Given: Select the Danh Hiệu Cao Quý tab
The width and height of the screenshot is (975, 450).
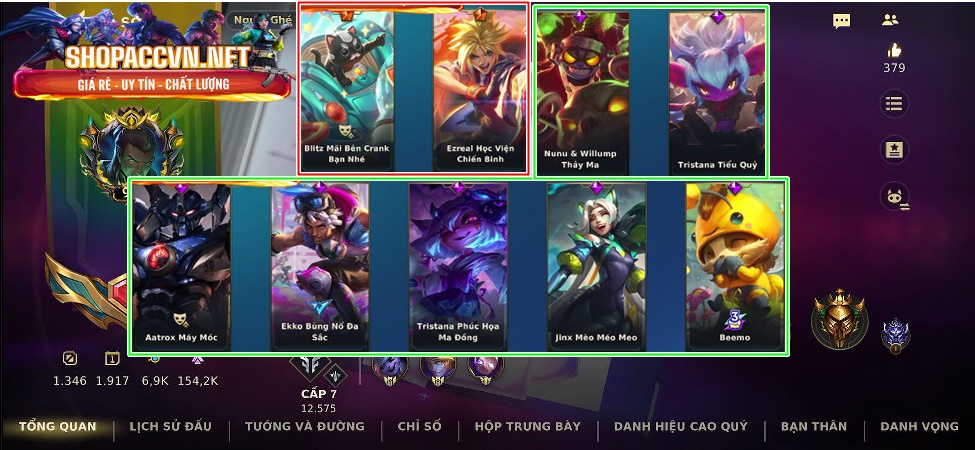Looking at the screenshot, I should tap(681, 427).
